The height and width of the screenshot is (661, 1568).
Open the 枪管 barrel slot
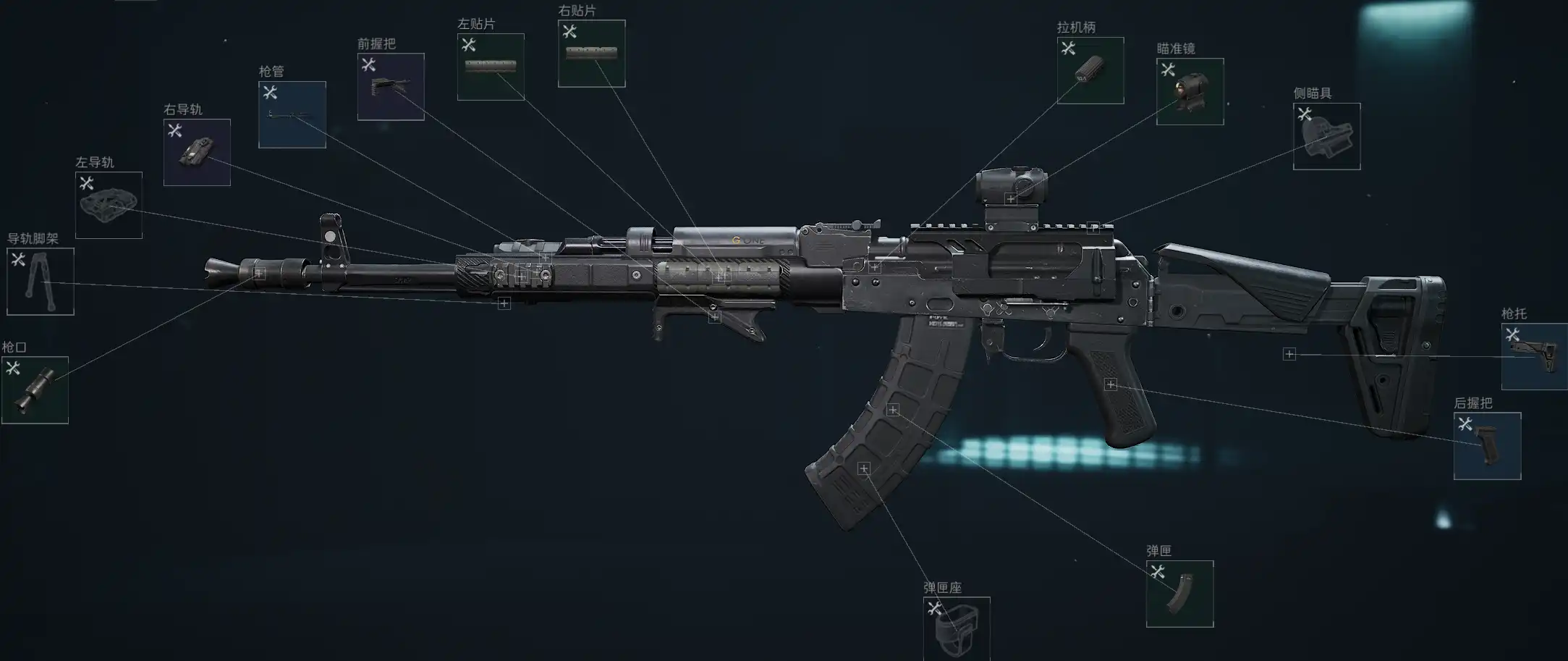(x=292, y=114)
